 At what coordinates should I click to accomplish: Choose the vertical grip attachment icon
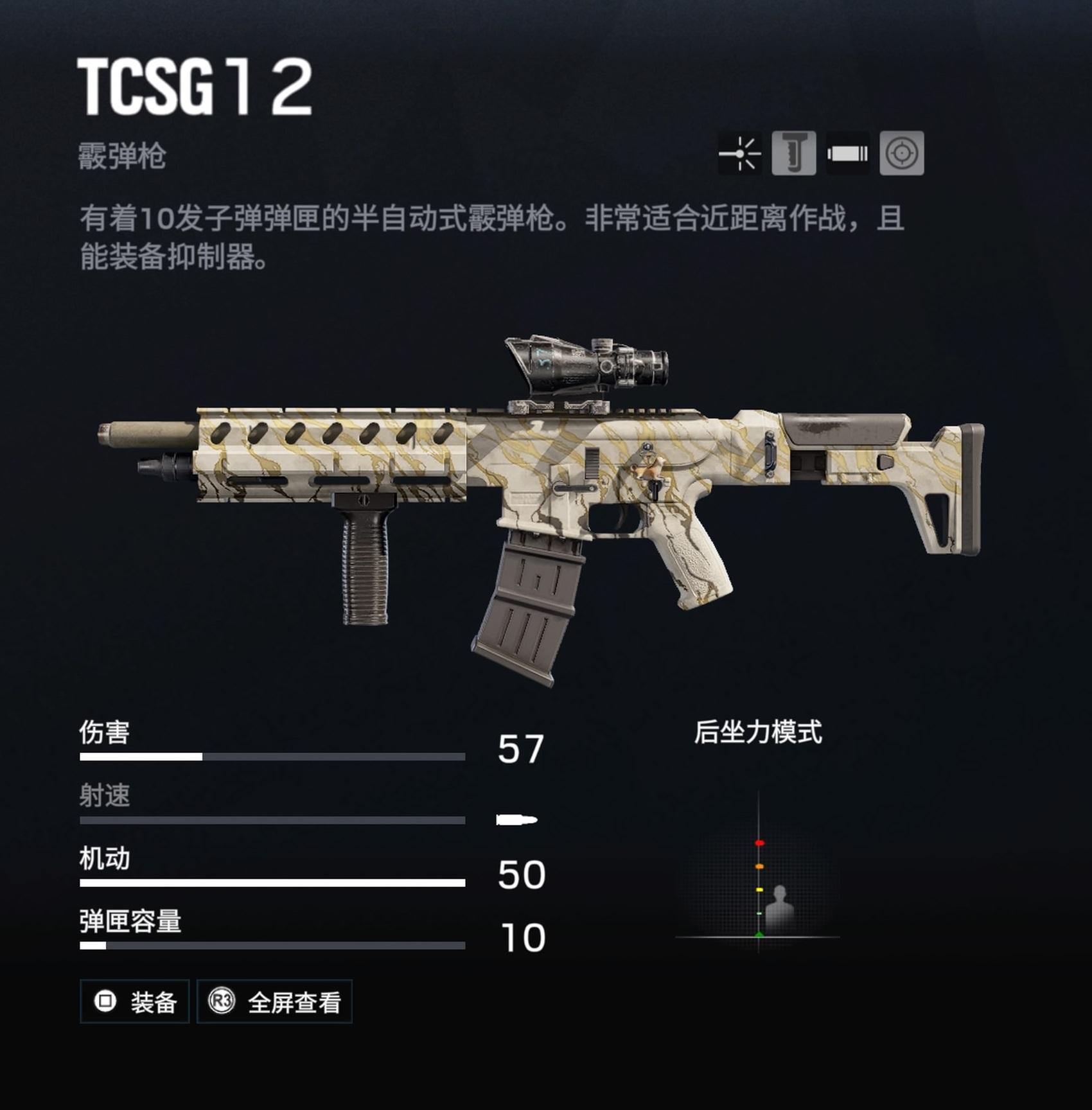point(794,154)
